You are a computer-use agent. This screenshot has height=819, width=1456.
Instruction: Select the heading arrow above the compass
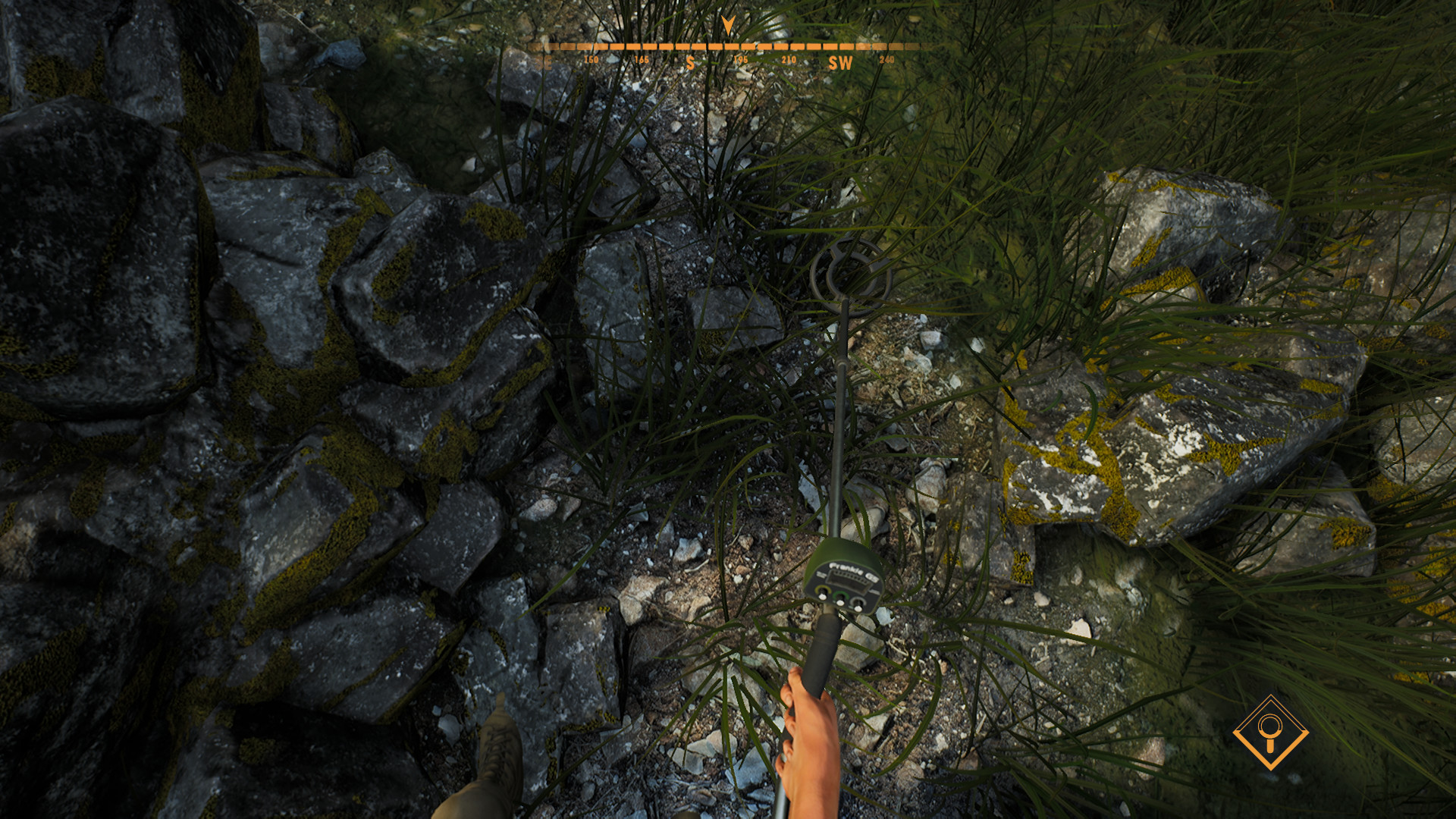727,23
